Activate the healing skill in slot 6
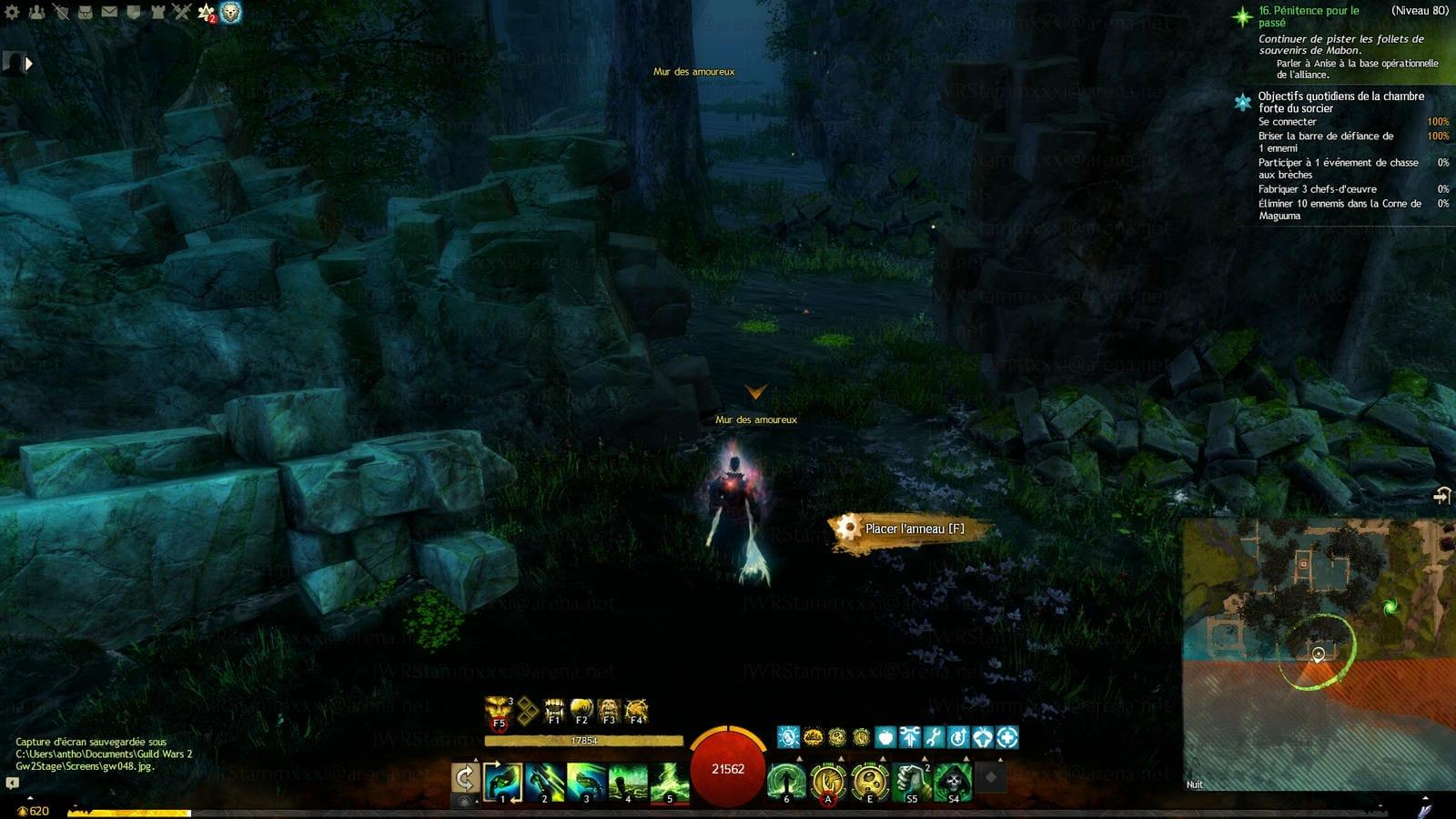 [x=785, y=782]
